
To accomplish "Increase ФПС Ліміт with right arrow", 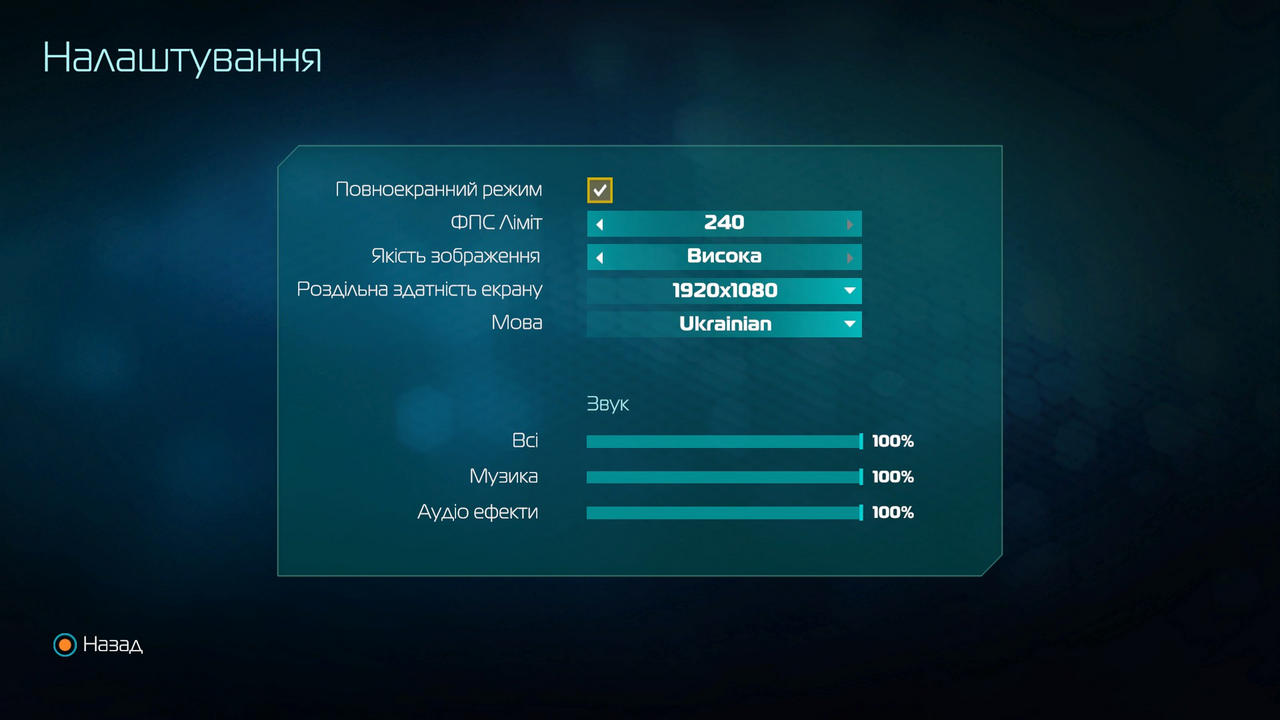I will pos(850,224).
